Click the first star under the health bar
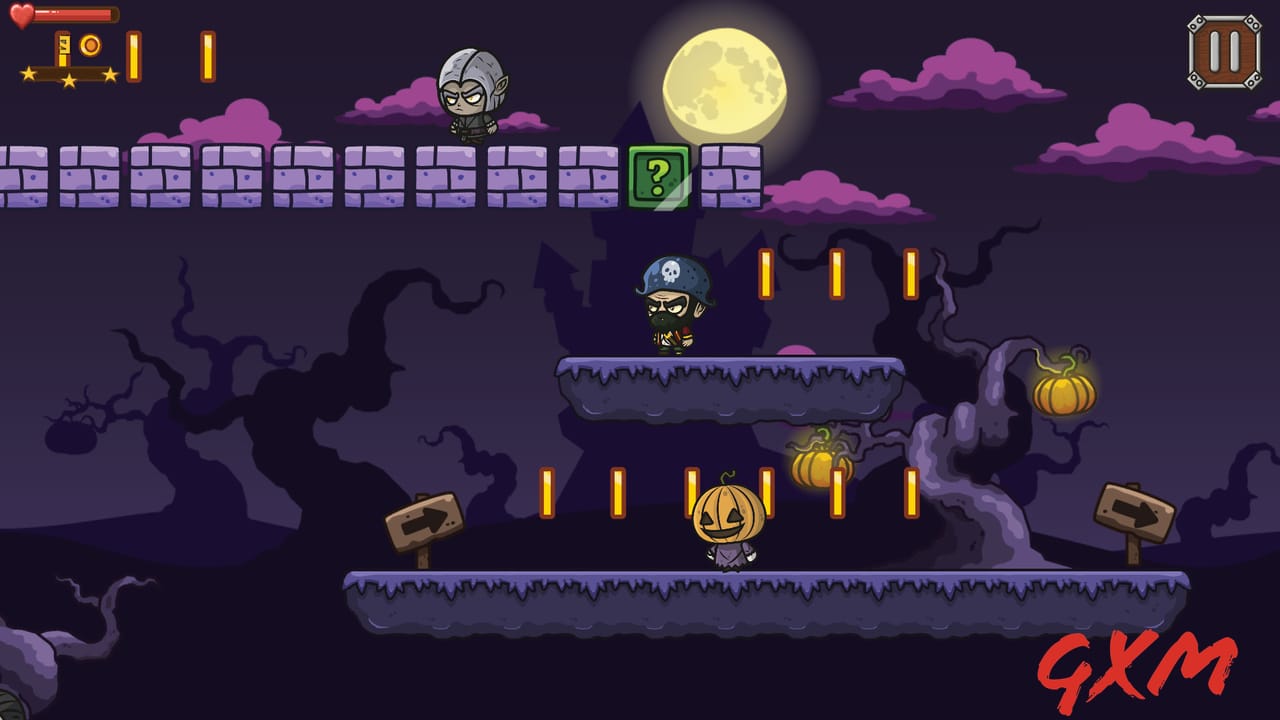This screenshot has width=1280, height=720. tap(27, 72)
